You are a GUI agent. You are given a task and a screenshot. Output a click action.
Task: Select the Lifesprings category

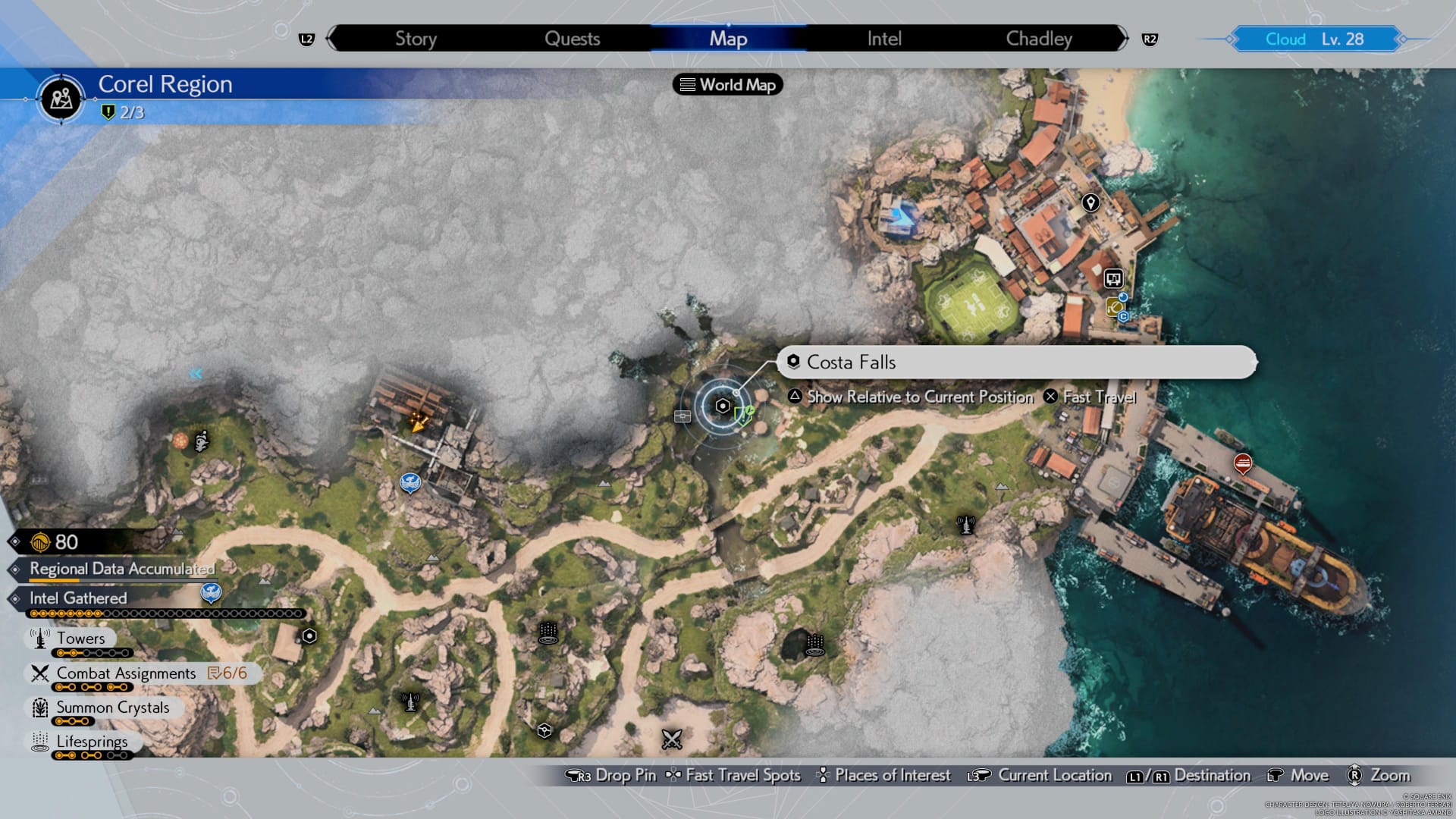tap(92, 742)
